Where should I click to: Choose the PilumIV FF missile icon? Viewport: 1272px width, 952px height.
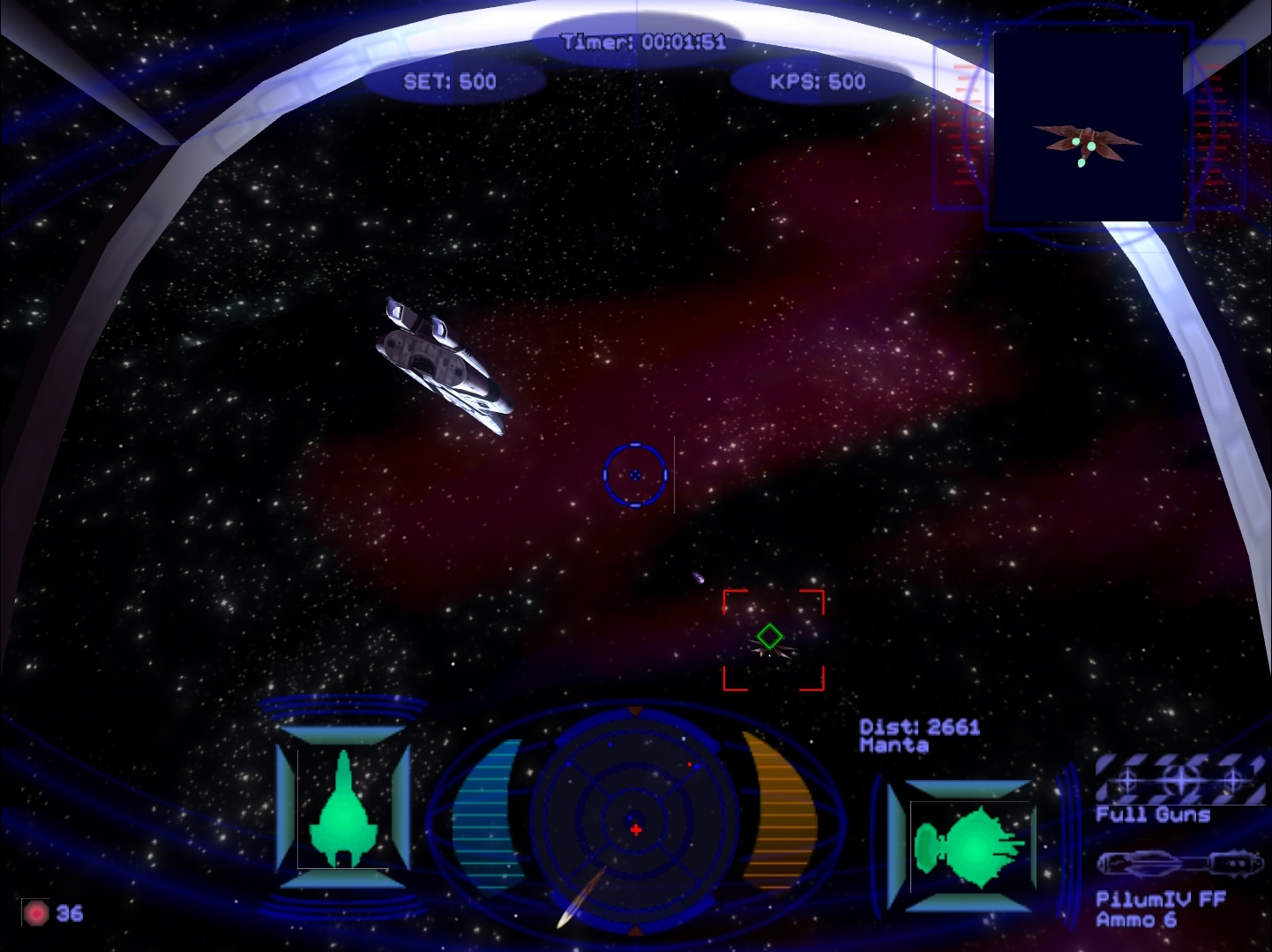[x=1179, y=864]
